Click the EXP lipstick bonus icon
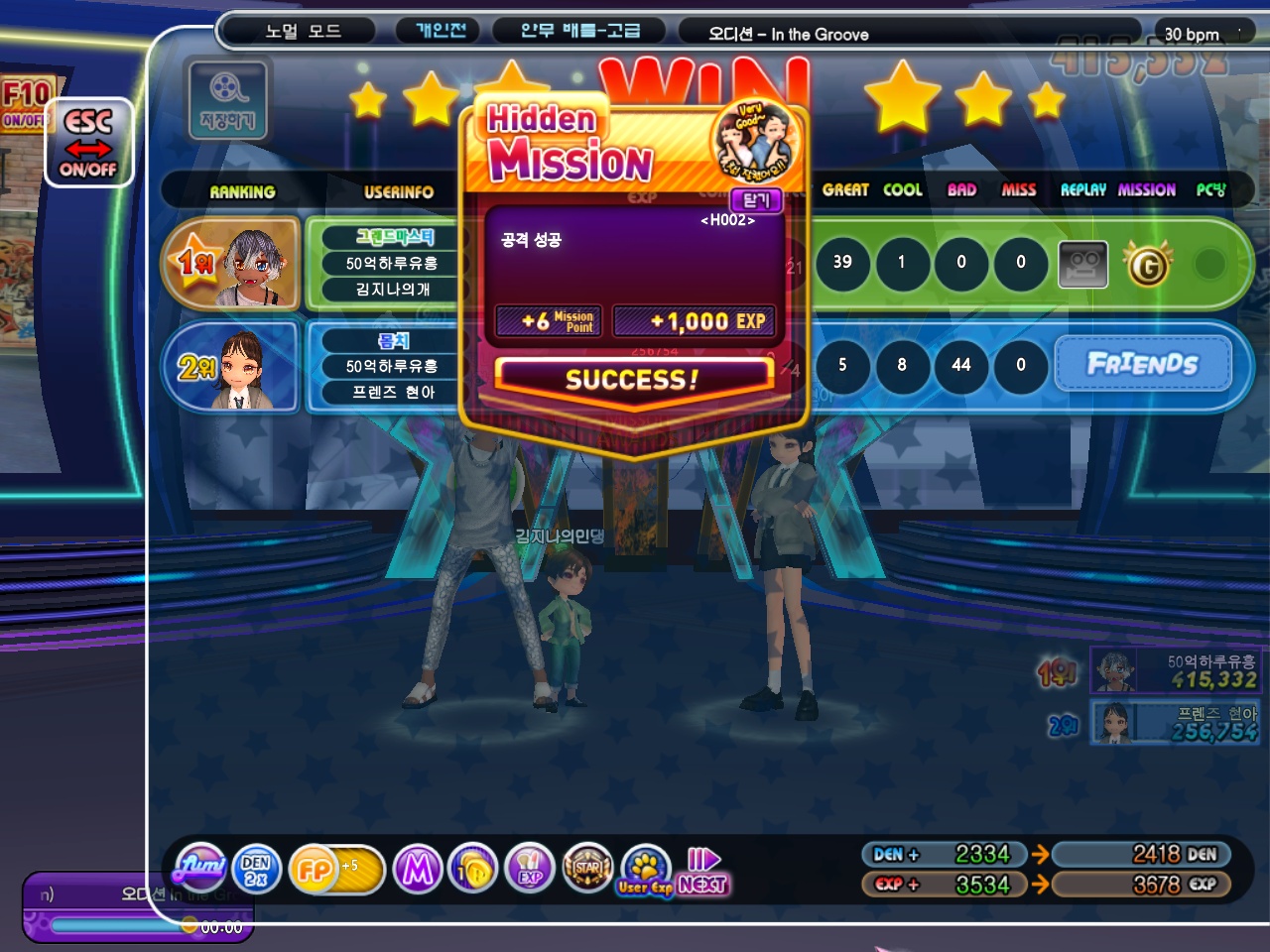1270x952 pixels. coord(530,870)
